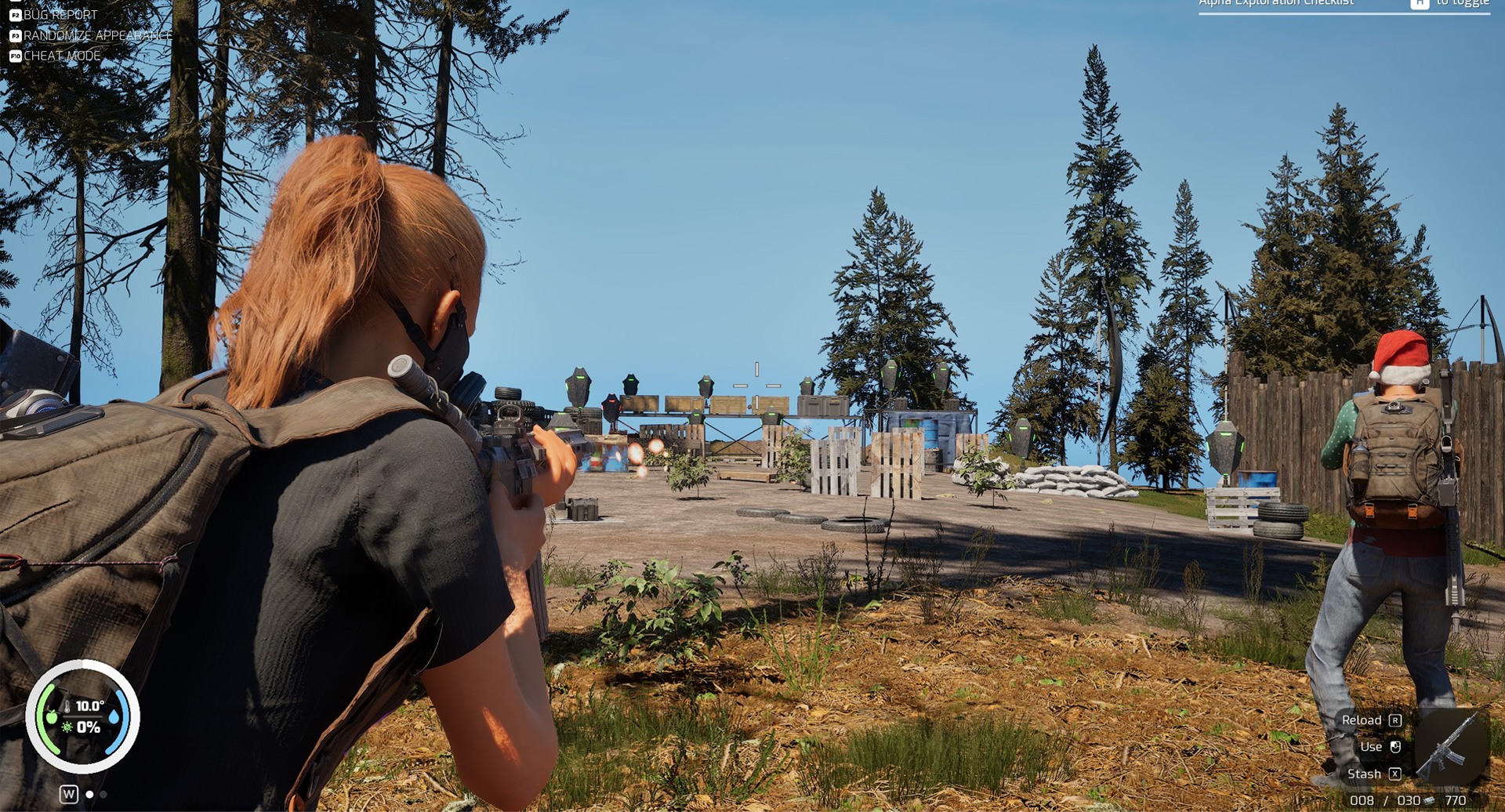Click the mouse icon next to Use
The height and width of the screenshot is (812, 1505).
coord(1394,748)
